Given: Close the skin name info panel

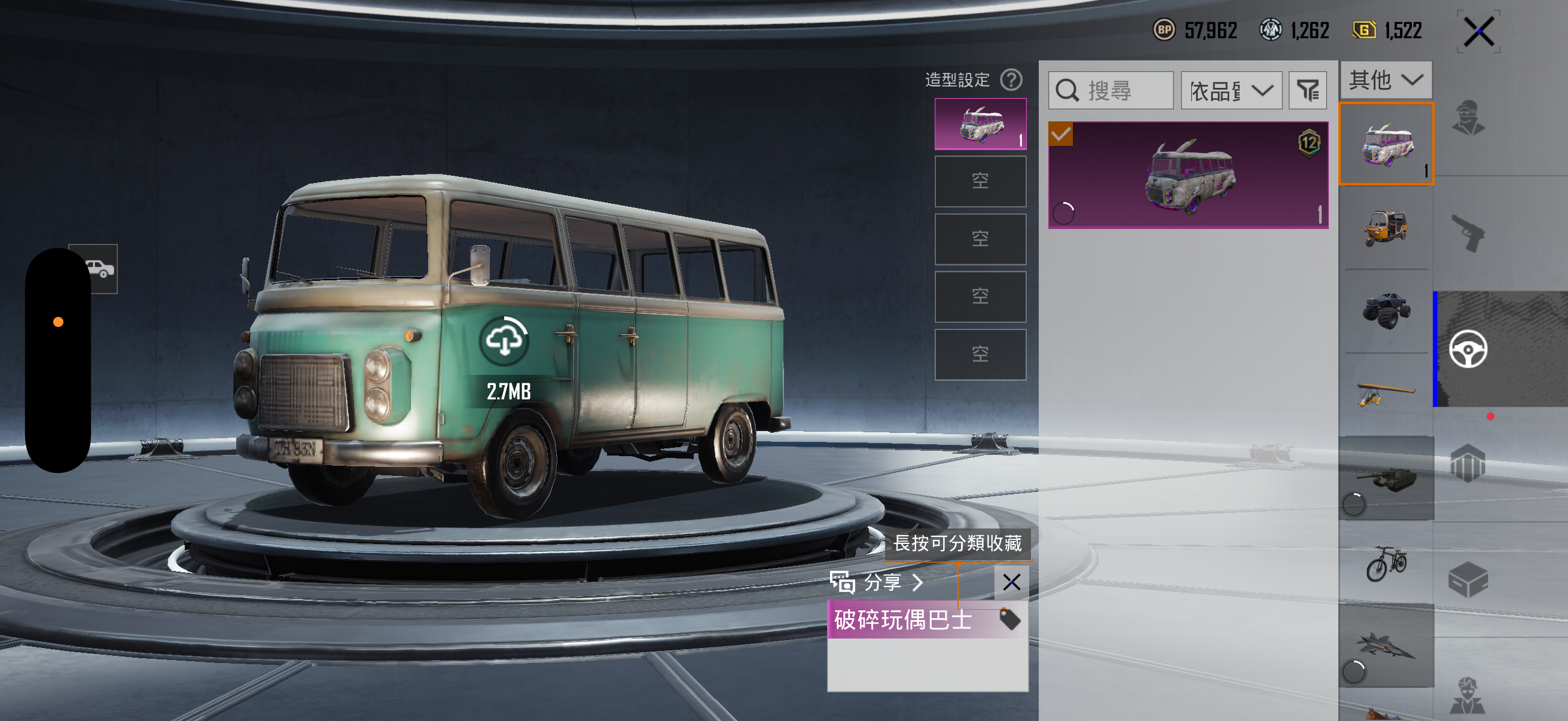Looking at the screenshot, I should 1011,582.
